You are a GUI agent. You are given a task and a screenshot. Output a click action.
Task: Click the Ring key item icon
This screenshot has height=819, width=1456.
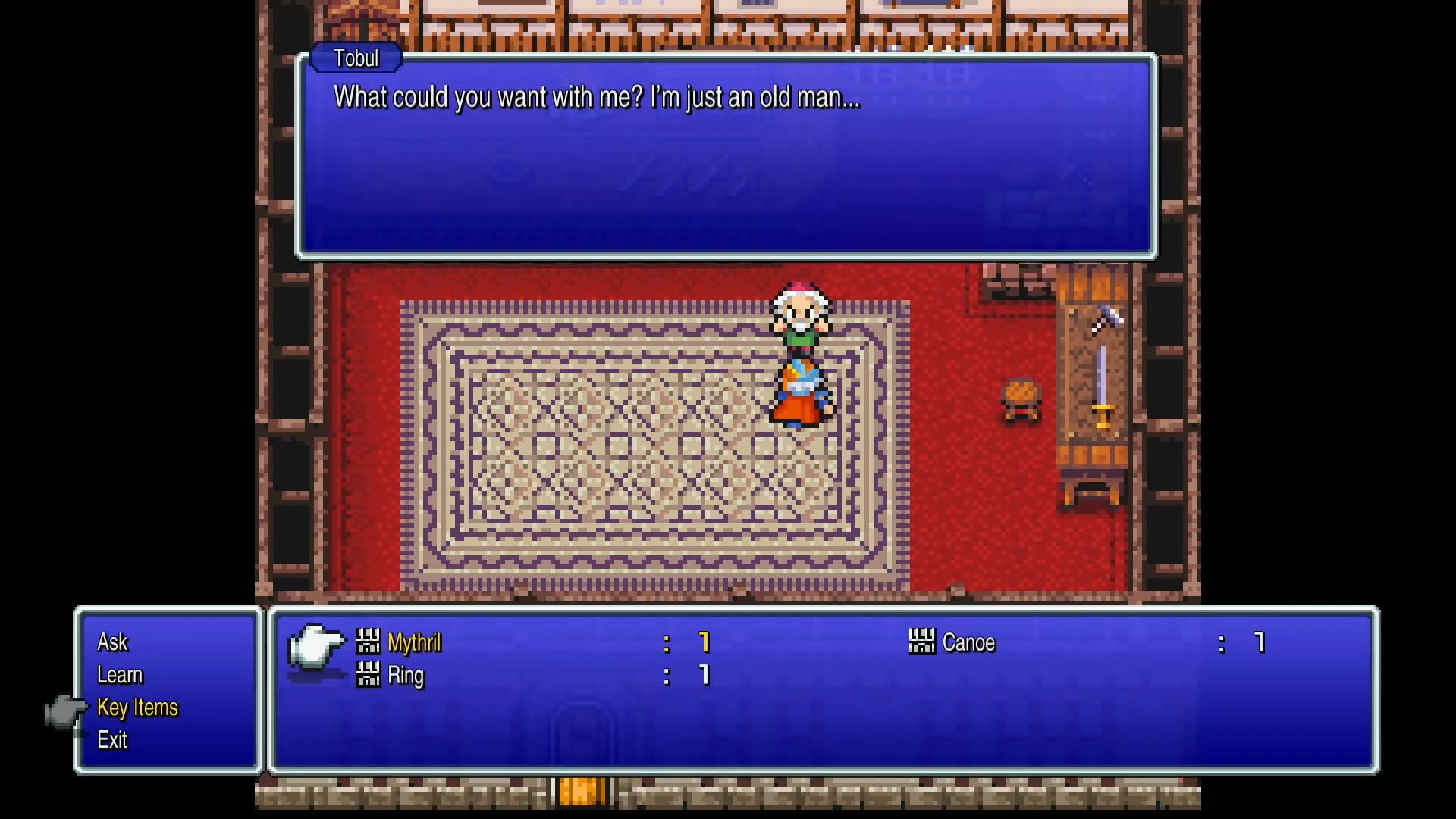[x=369, y=675]
